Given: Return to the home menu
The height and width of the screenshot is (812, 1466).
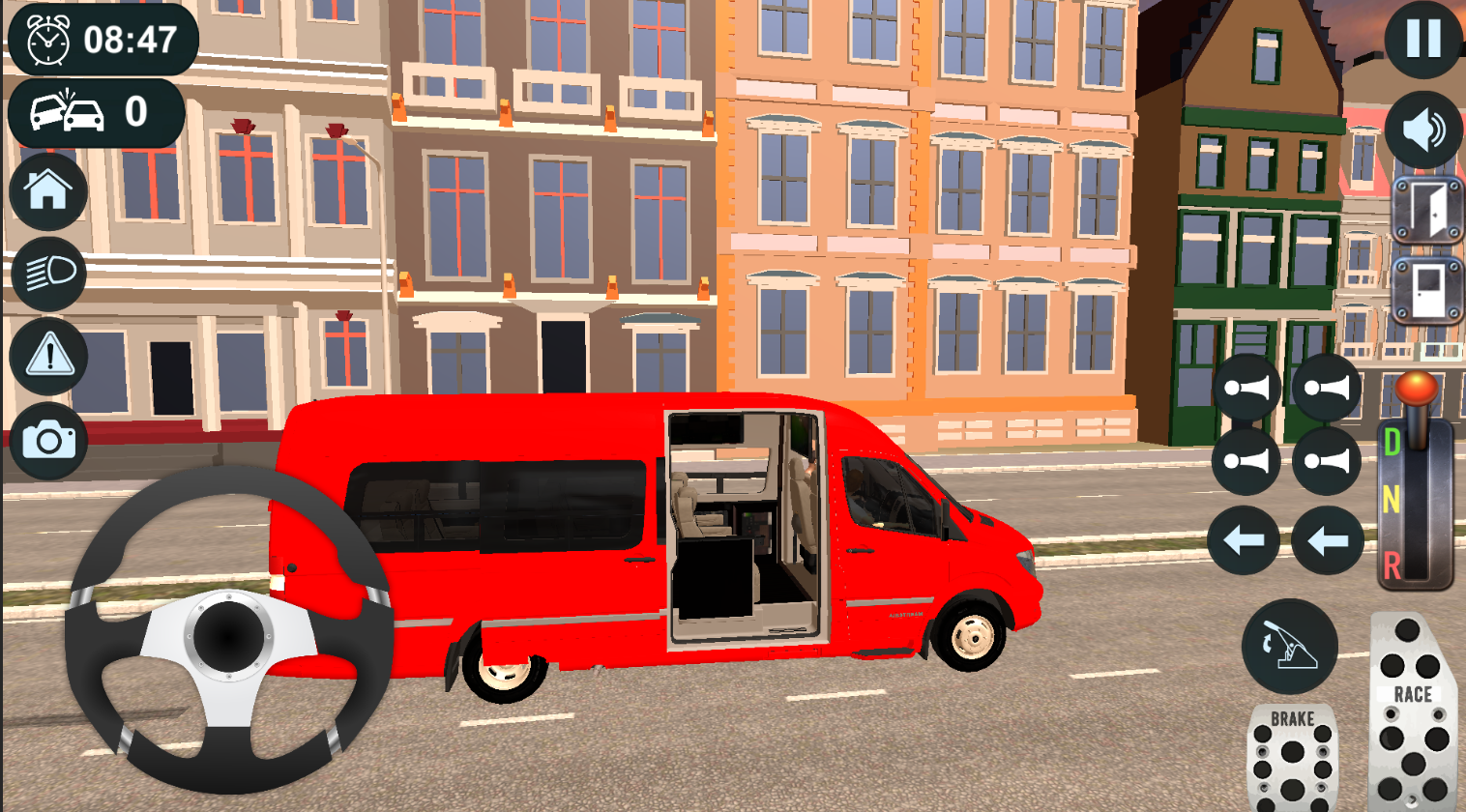Looking at the screenshot, I should click(47, 189).
